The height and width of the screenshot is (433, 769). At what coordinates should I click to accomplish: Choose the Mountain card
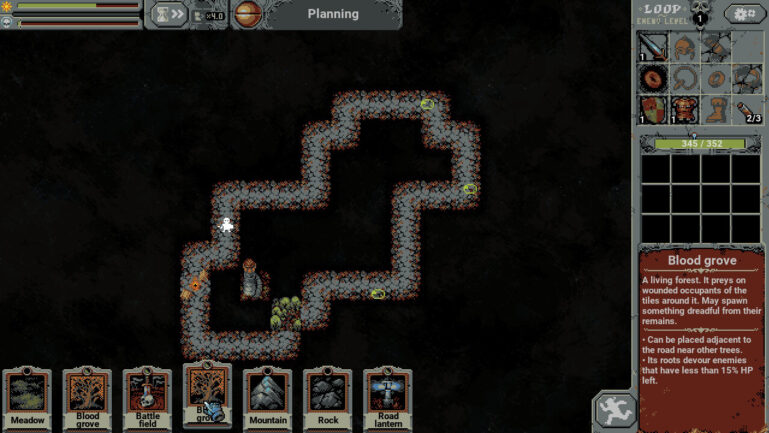pos(267,399)
